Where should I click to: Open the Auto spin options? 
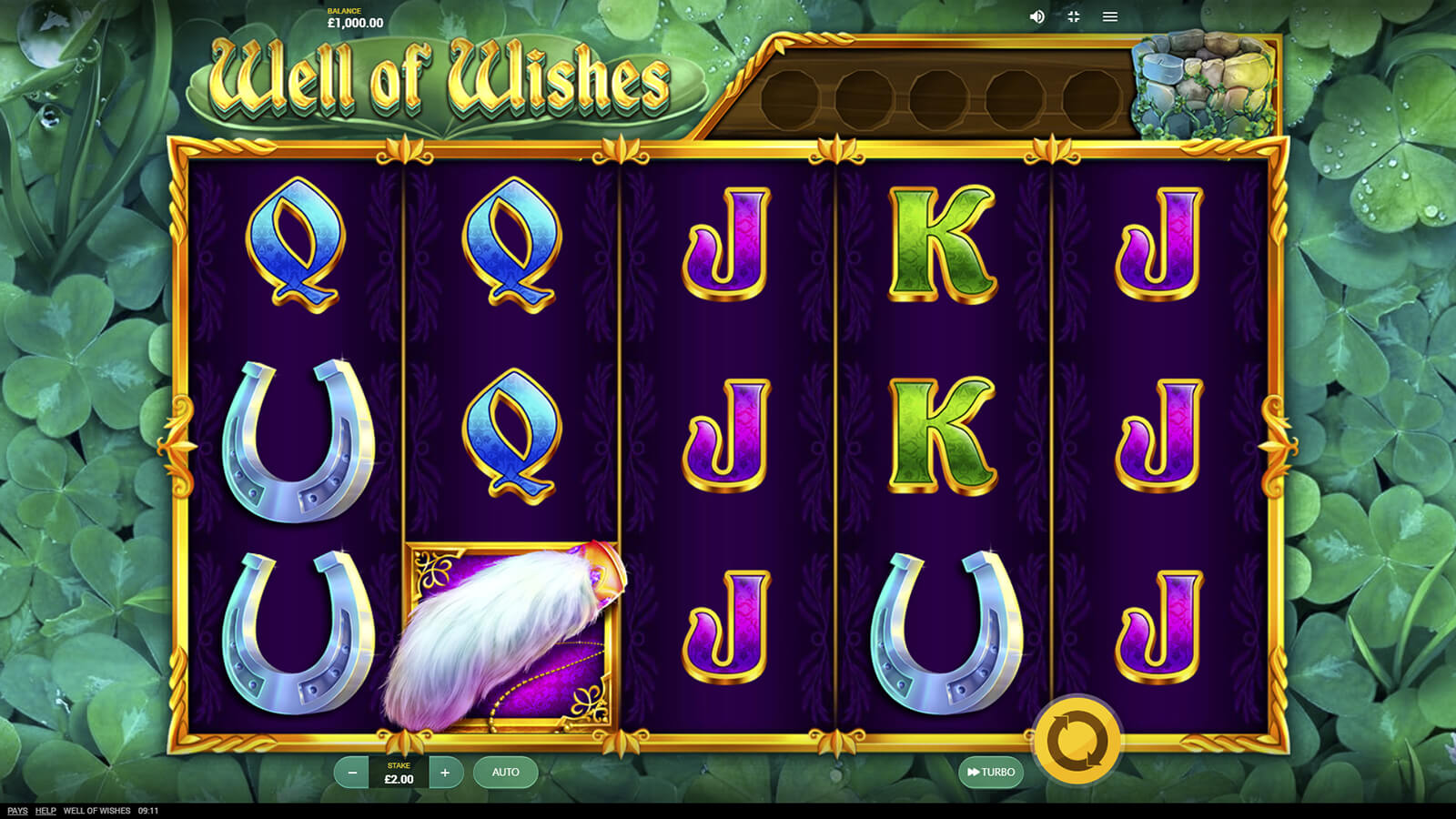[x=505, y=773]
